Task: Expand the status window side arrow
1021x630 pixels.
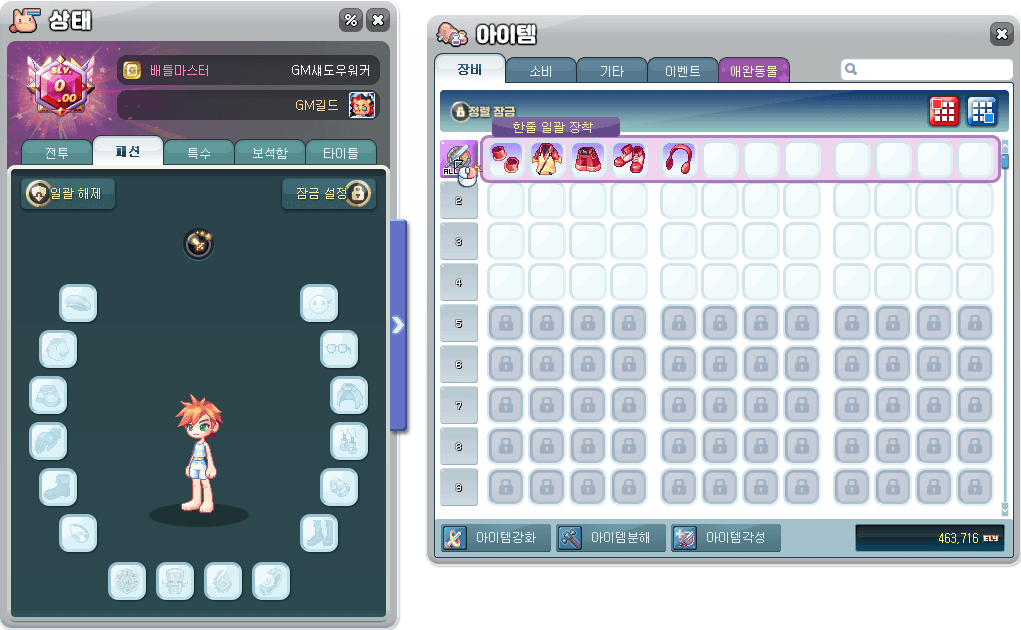Action: click(398, 324)
